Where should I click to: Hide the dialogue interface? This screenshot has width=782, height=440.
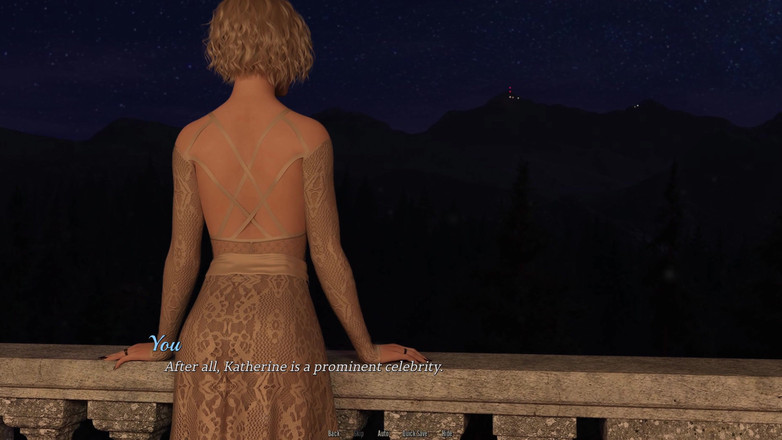(447, 434)
